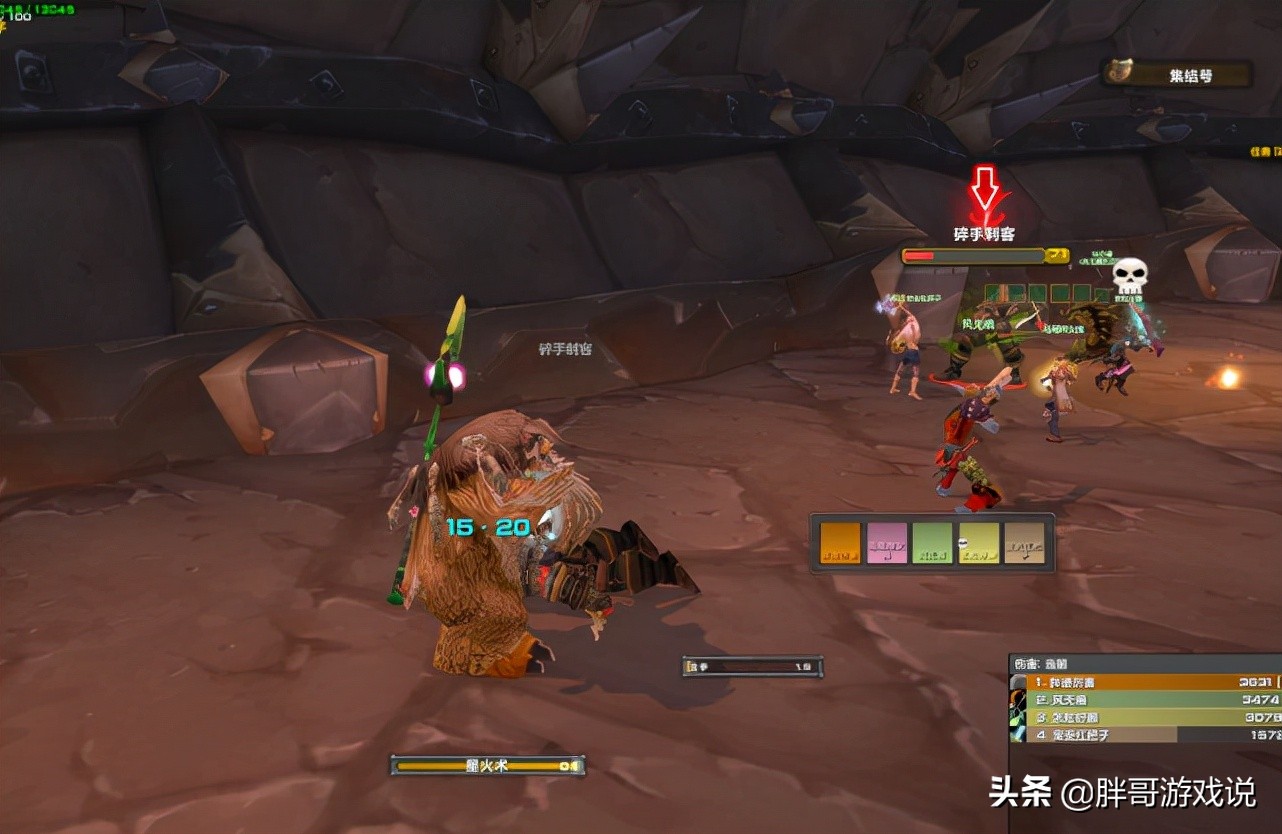
Task: Select the green party member frame
Action: [932, 543]
